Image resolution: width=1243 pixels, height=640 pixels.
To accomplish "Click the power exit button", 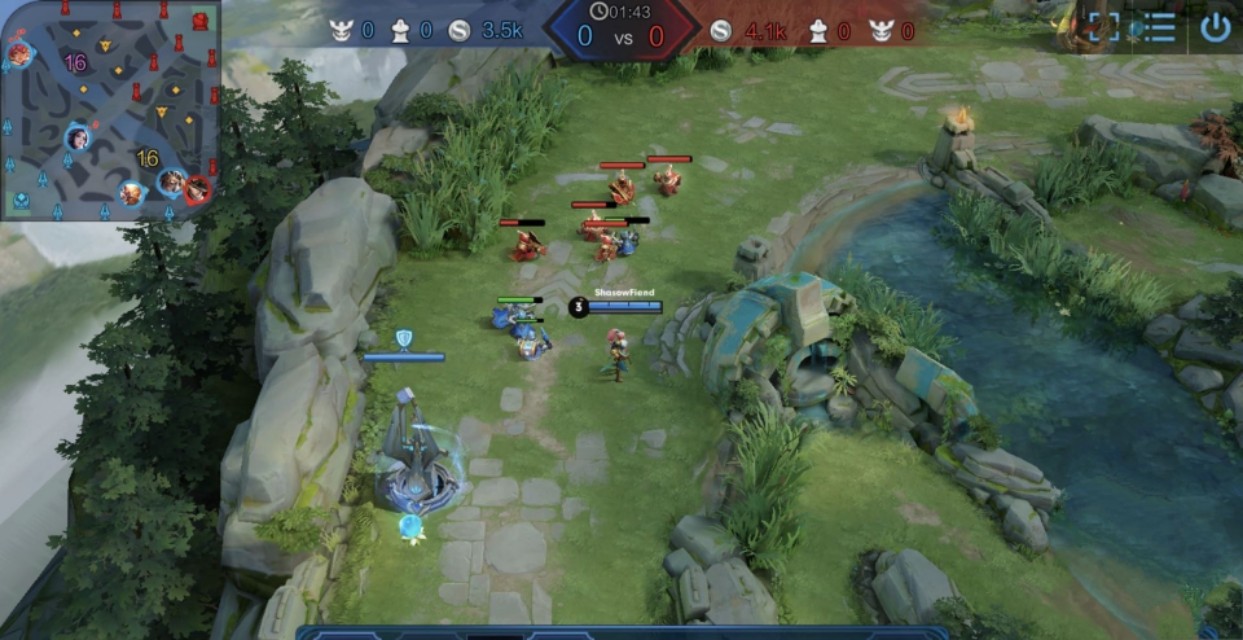I will pyautogui.click(x=1215, y=27).
